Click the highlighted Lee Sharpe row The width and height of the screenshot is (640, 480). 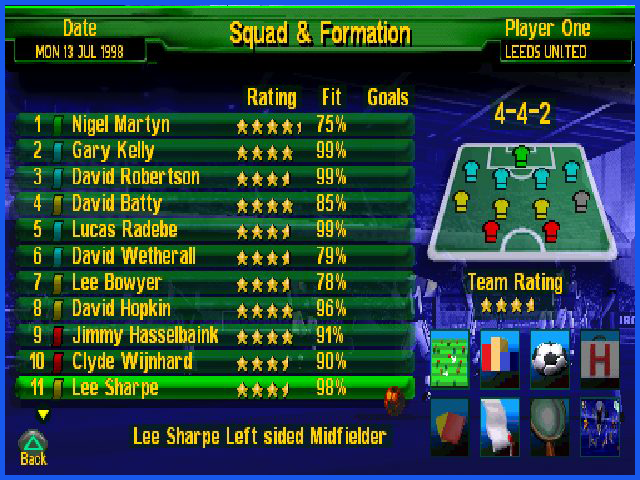tap(215, 387)
